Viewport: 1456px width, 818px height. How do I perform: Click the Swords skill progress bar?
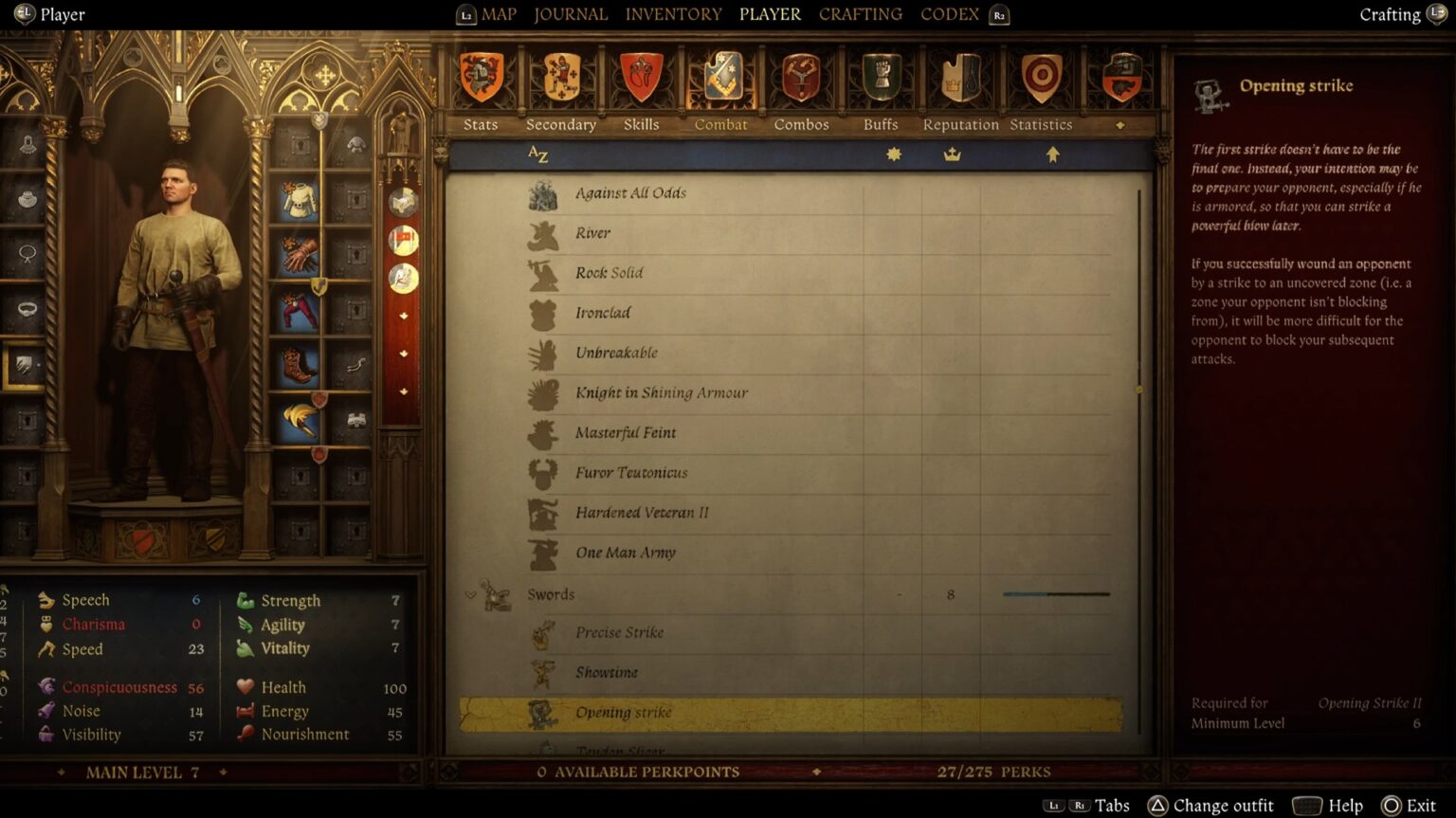pos(1054,594)
